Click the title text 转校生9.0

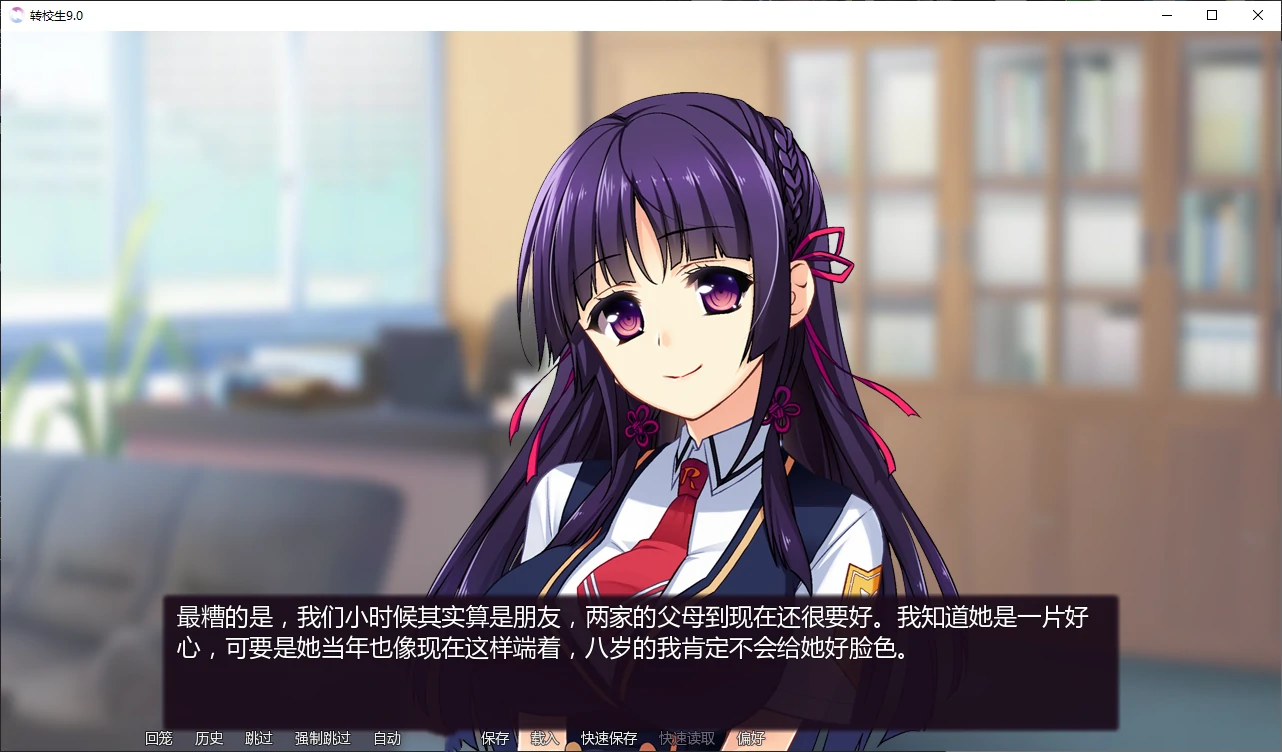tap(54, 15)
